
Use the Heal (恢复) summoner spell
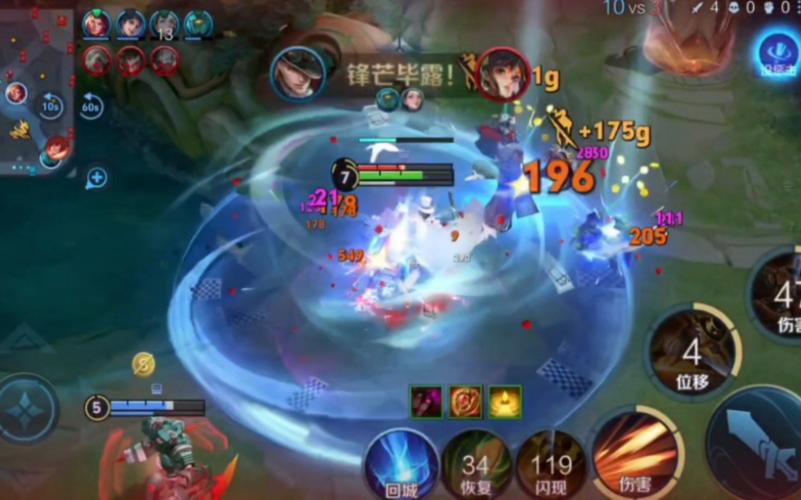coord(475,466)
